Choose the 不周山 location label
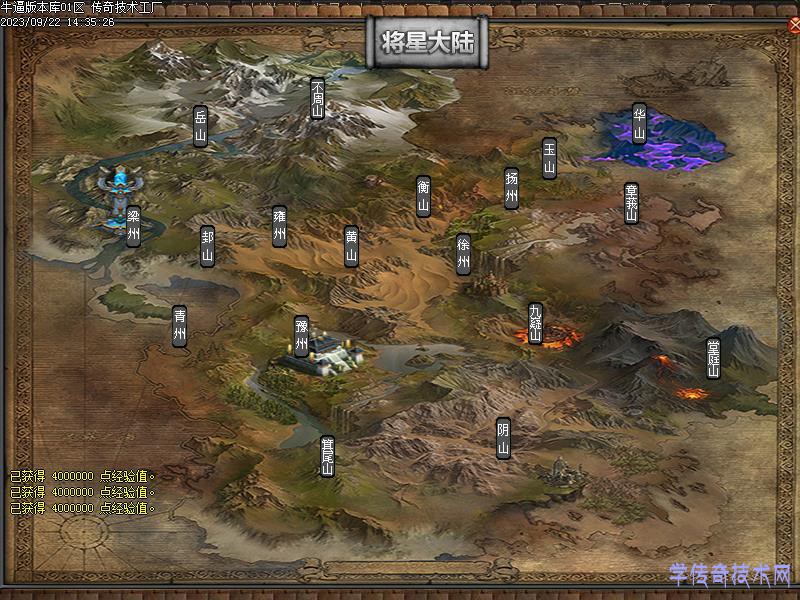 pyautogui.click(x=318, y=99)
